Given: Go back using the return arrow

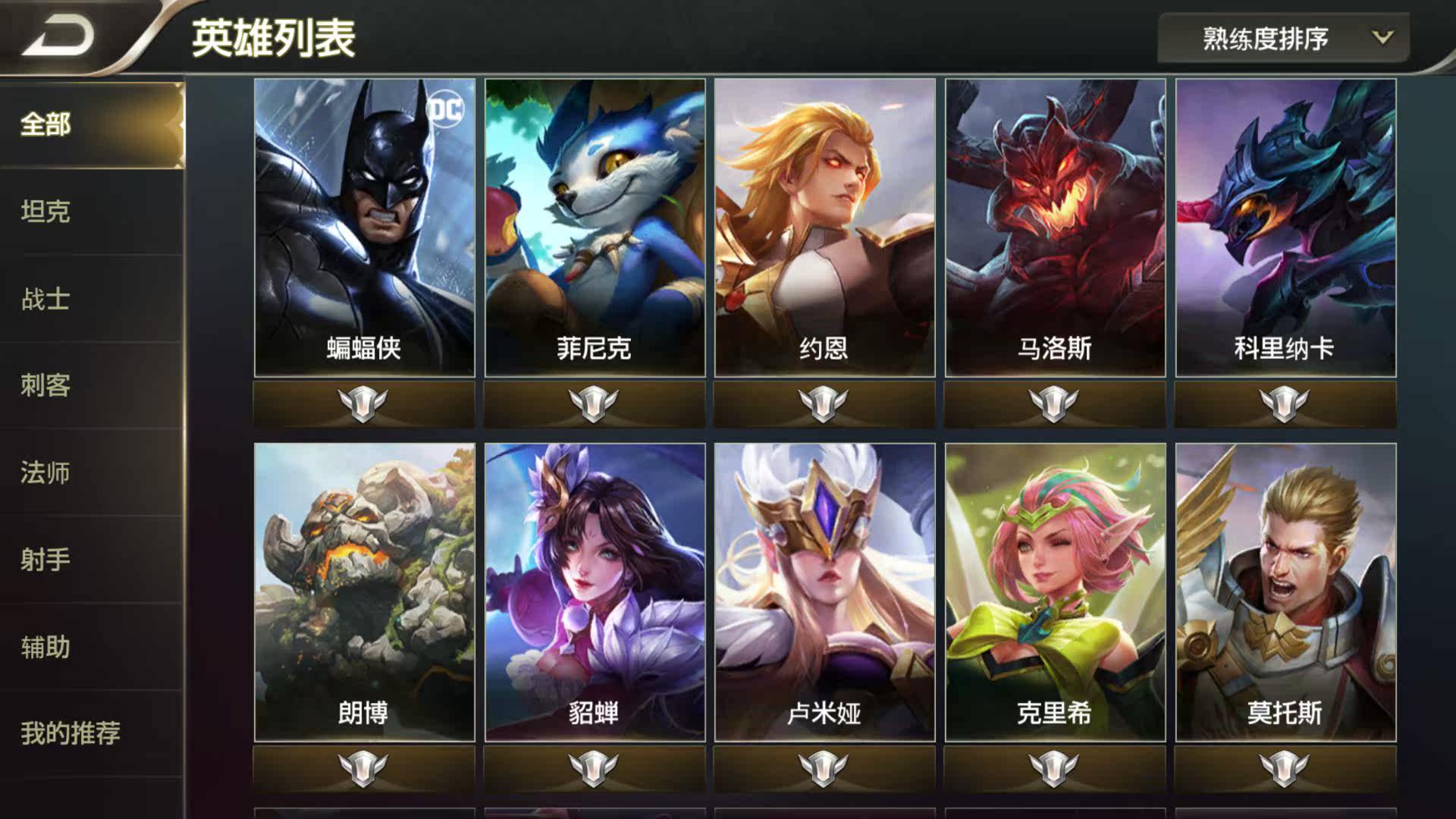Looking at the screenshot, I should tap(57, 36).
